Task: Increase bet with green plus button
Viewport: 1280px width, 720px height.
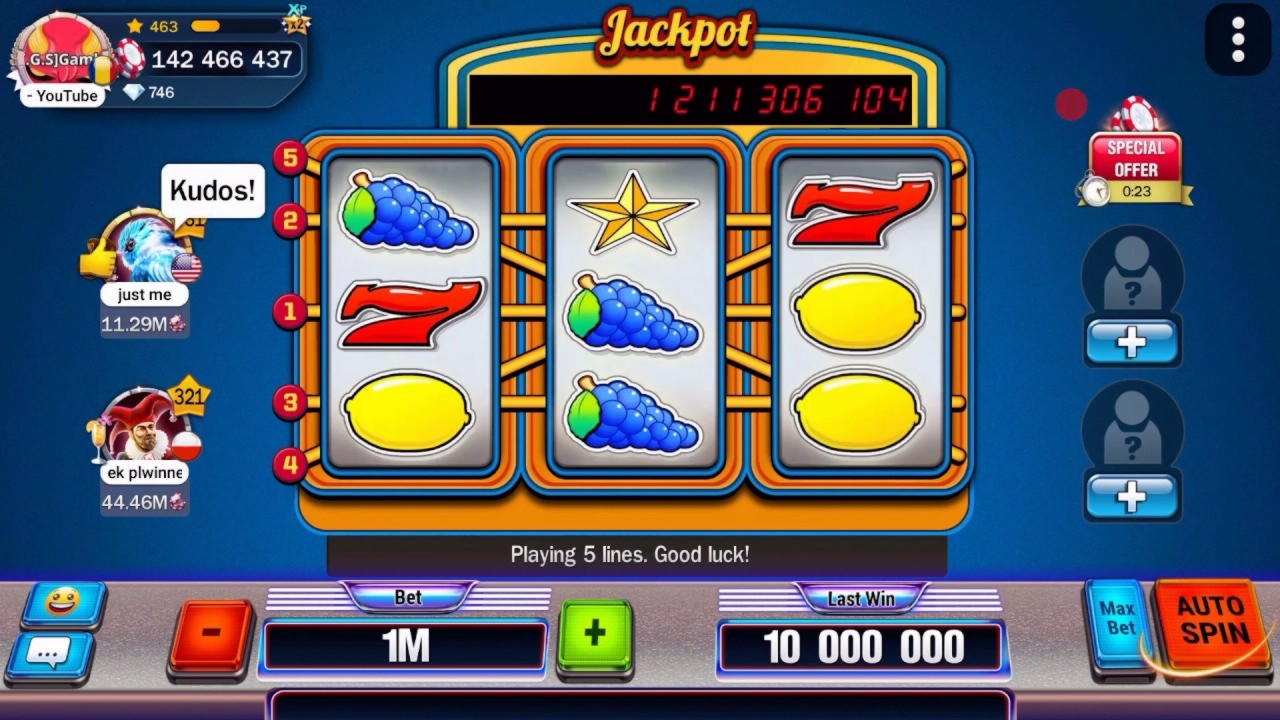Action: (595, 634)
